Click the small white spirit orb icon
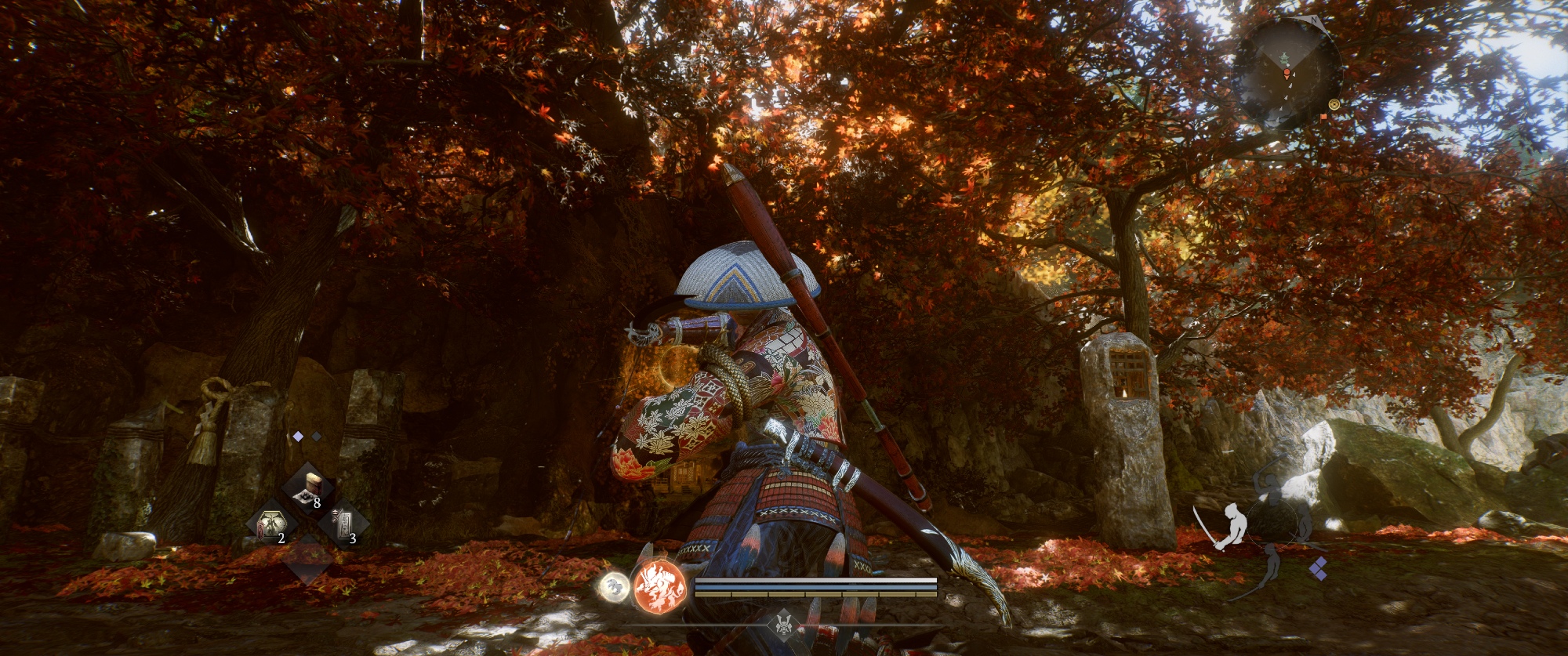Image resolution: width=1568 pixels, height=656 pixels. click(613, 586)
